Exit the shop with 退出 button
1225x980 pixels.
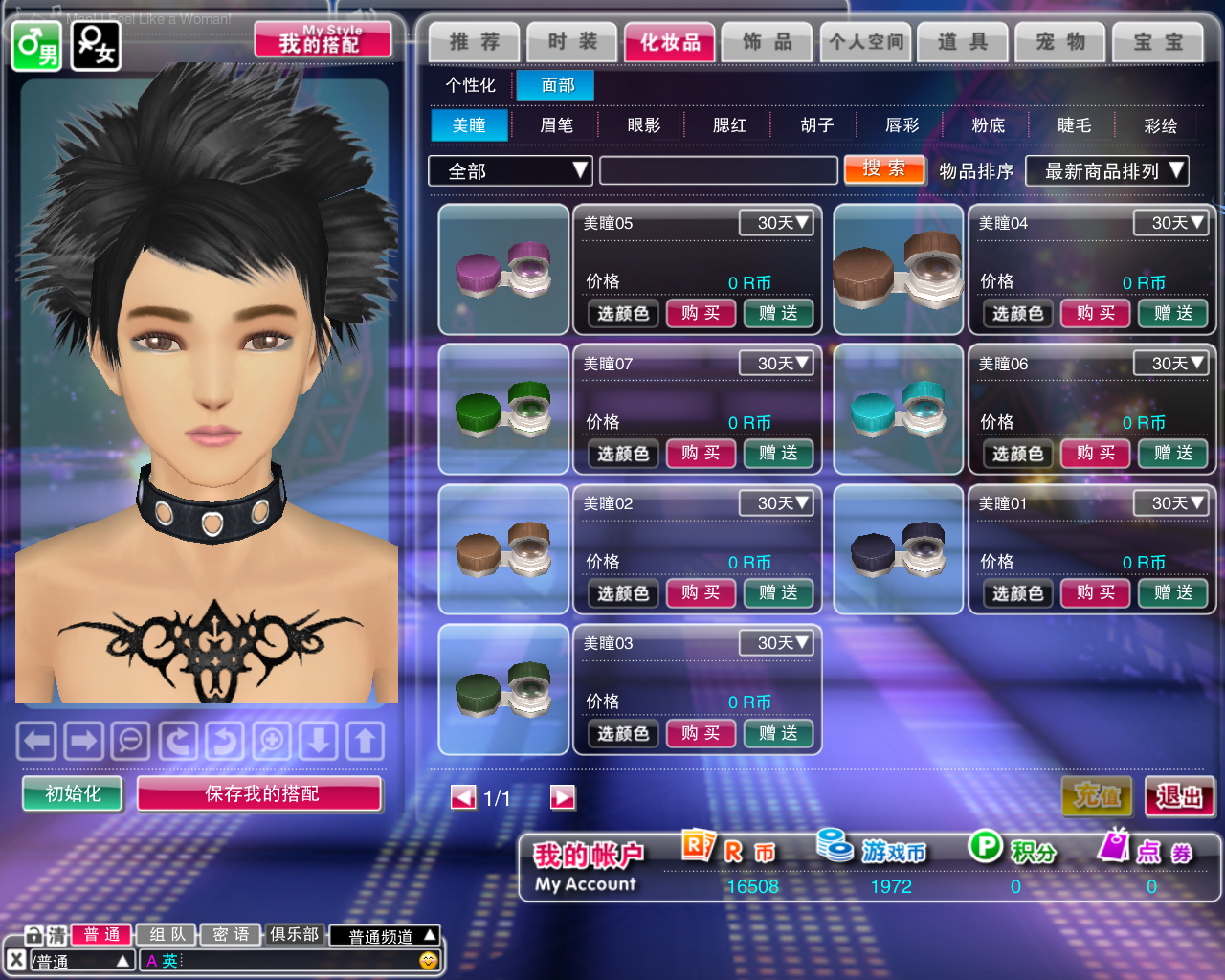pos(1179,796)
